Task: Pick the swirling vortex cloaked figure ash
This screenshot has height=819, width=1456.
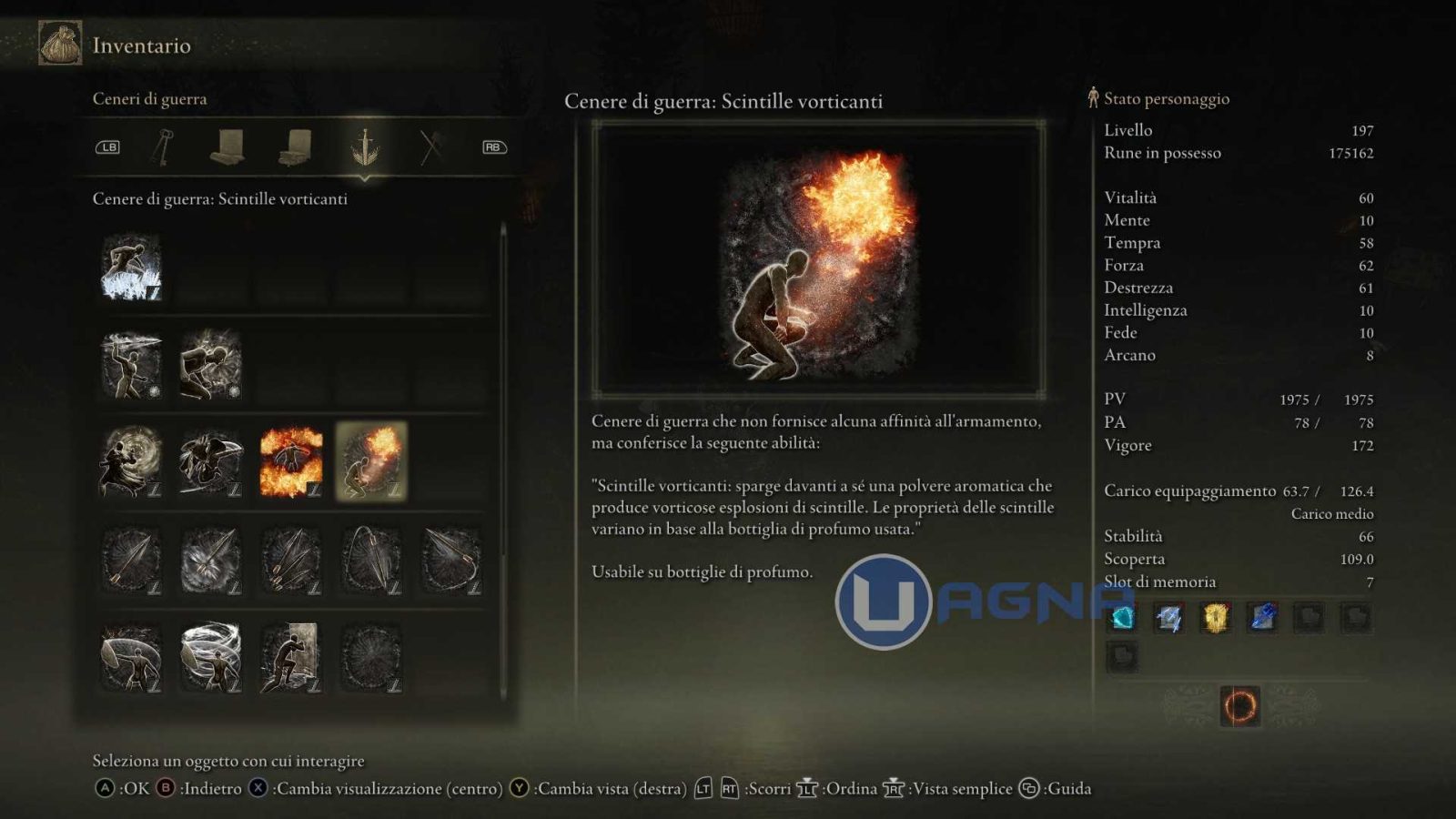Action: [131, 461]
